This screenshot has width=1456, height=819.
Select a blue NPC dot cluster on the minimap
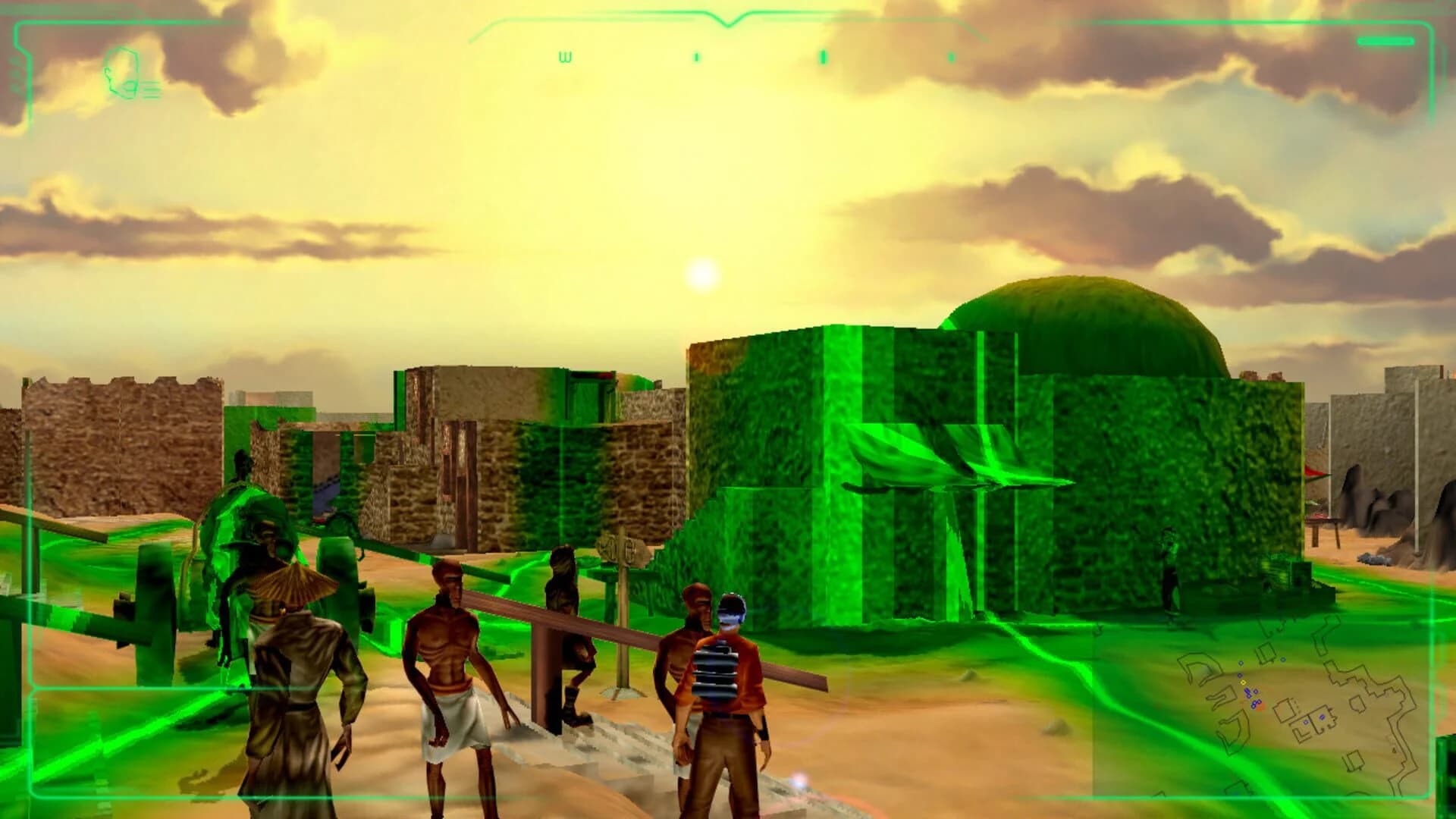point(1248,692)
